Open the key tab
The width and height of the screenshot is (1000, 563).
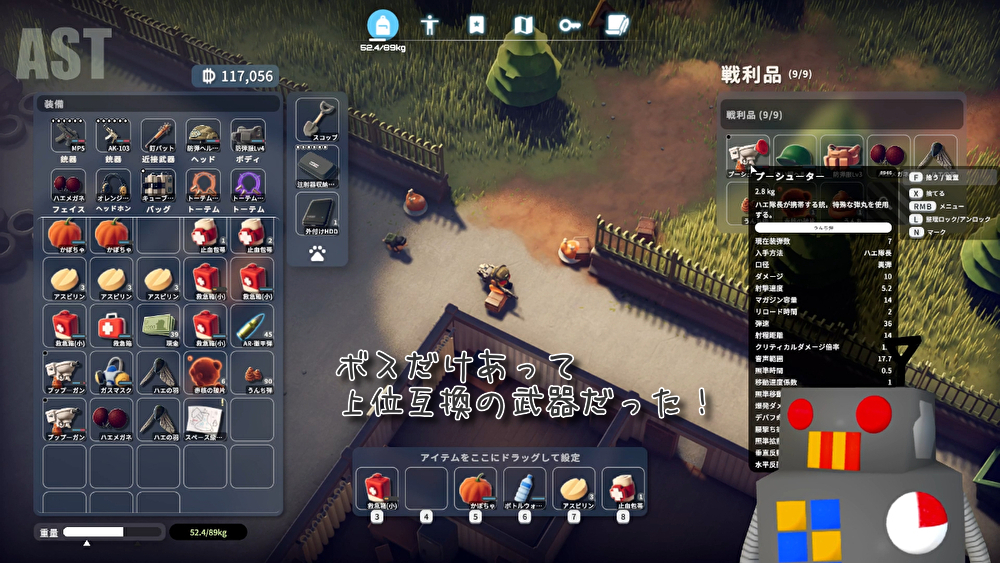tap(570, 25)
